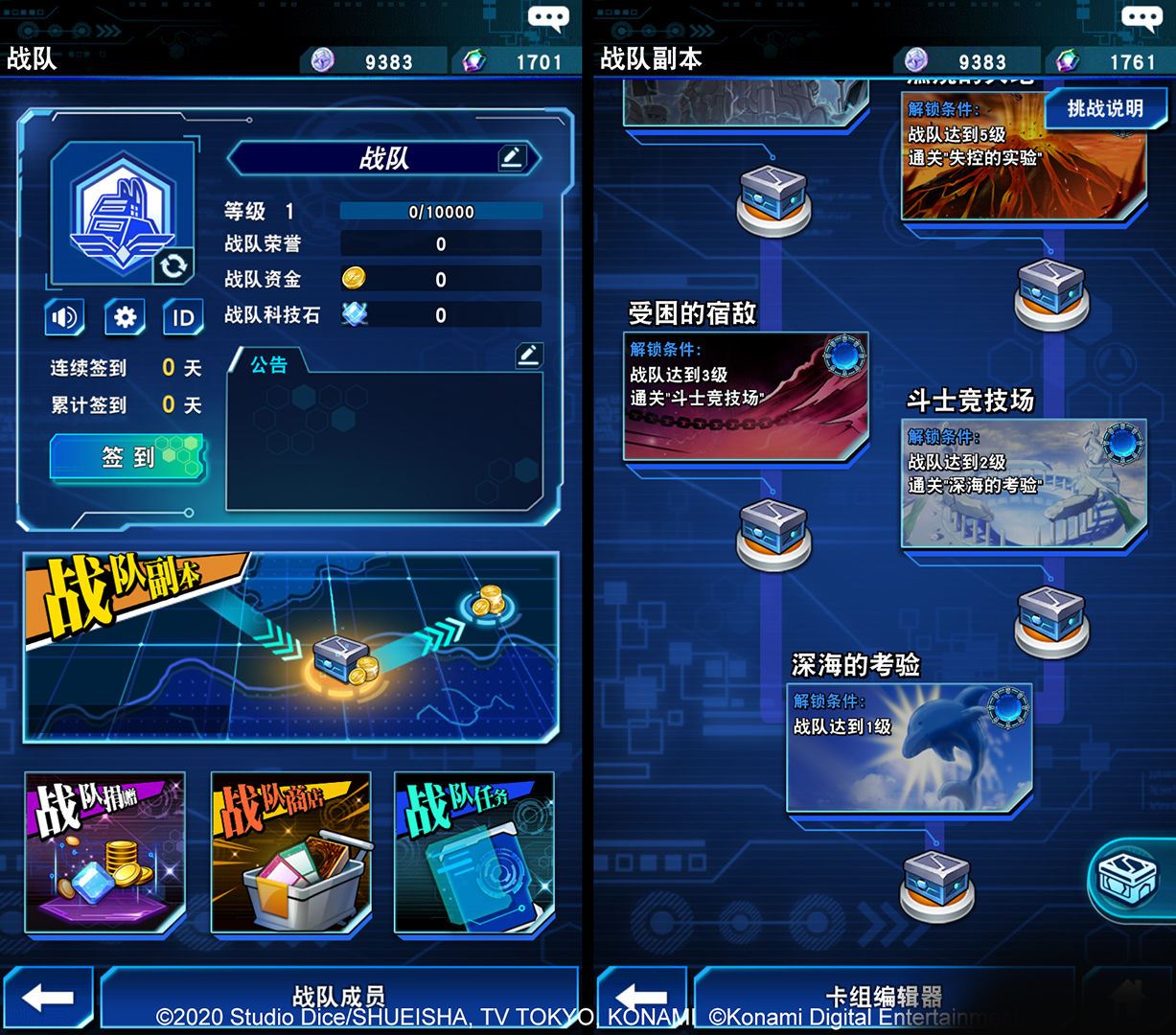
Task: Edit the 公告 announcement board
Action: pos(528,356)
